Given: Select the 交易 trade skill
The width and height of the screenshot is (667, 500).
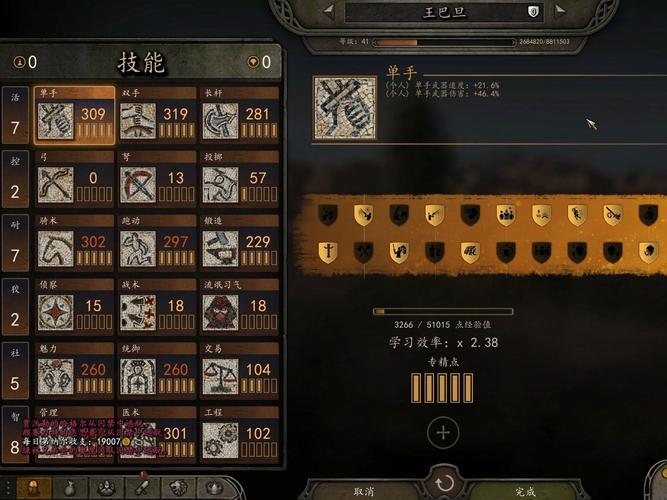Looking at the screenshot, I should [238, 374].
